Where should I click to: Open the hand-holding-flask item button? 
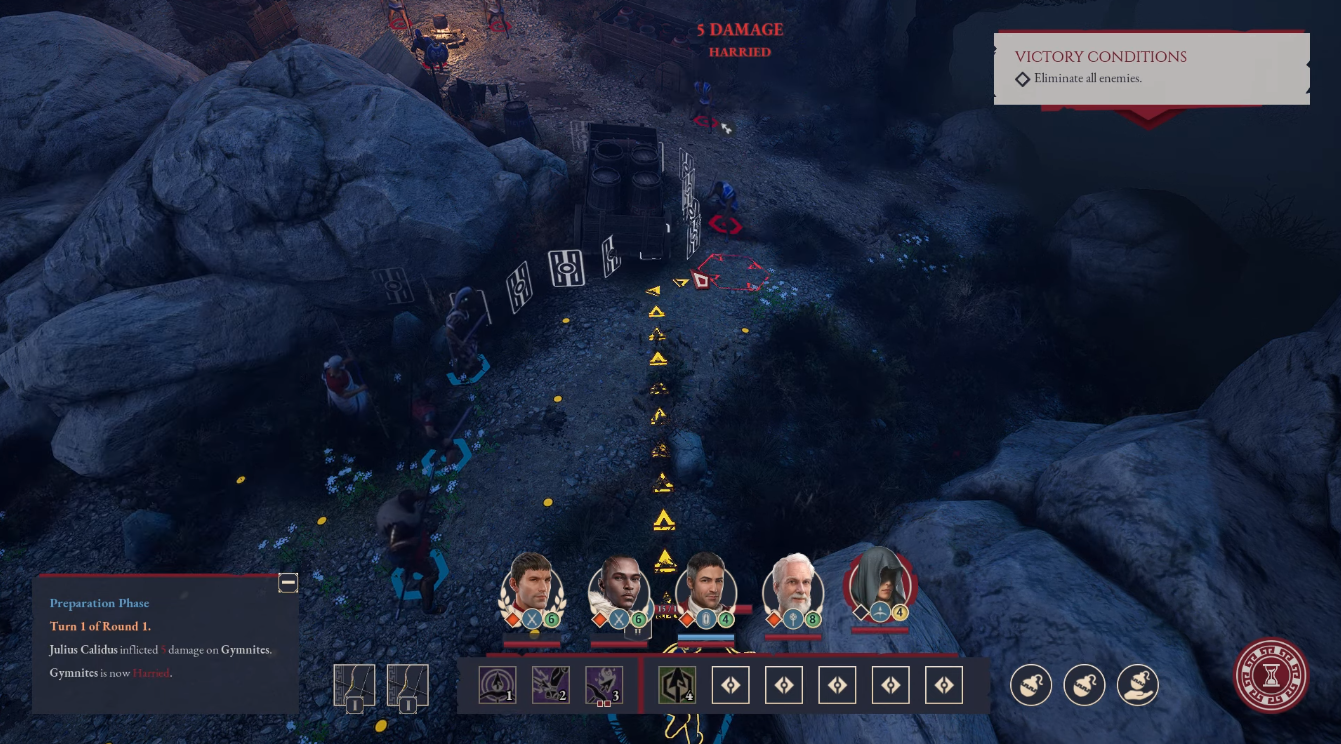pos(1138,685)
